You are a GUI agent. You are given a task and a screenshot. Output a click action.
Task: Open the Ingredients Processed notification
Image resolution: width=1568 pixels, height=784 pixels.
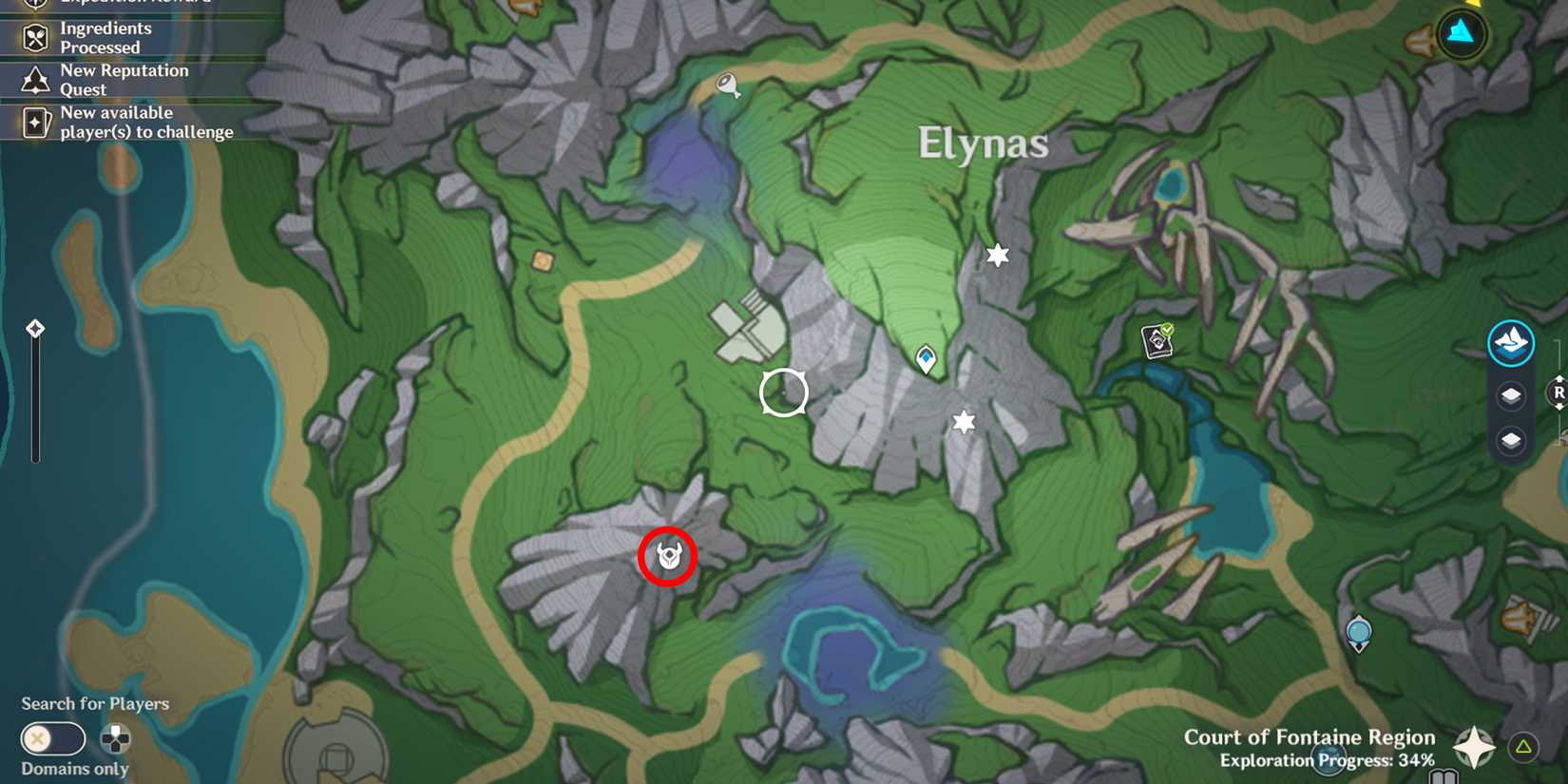pos(105,38)
